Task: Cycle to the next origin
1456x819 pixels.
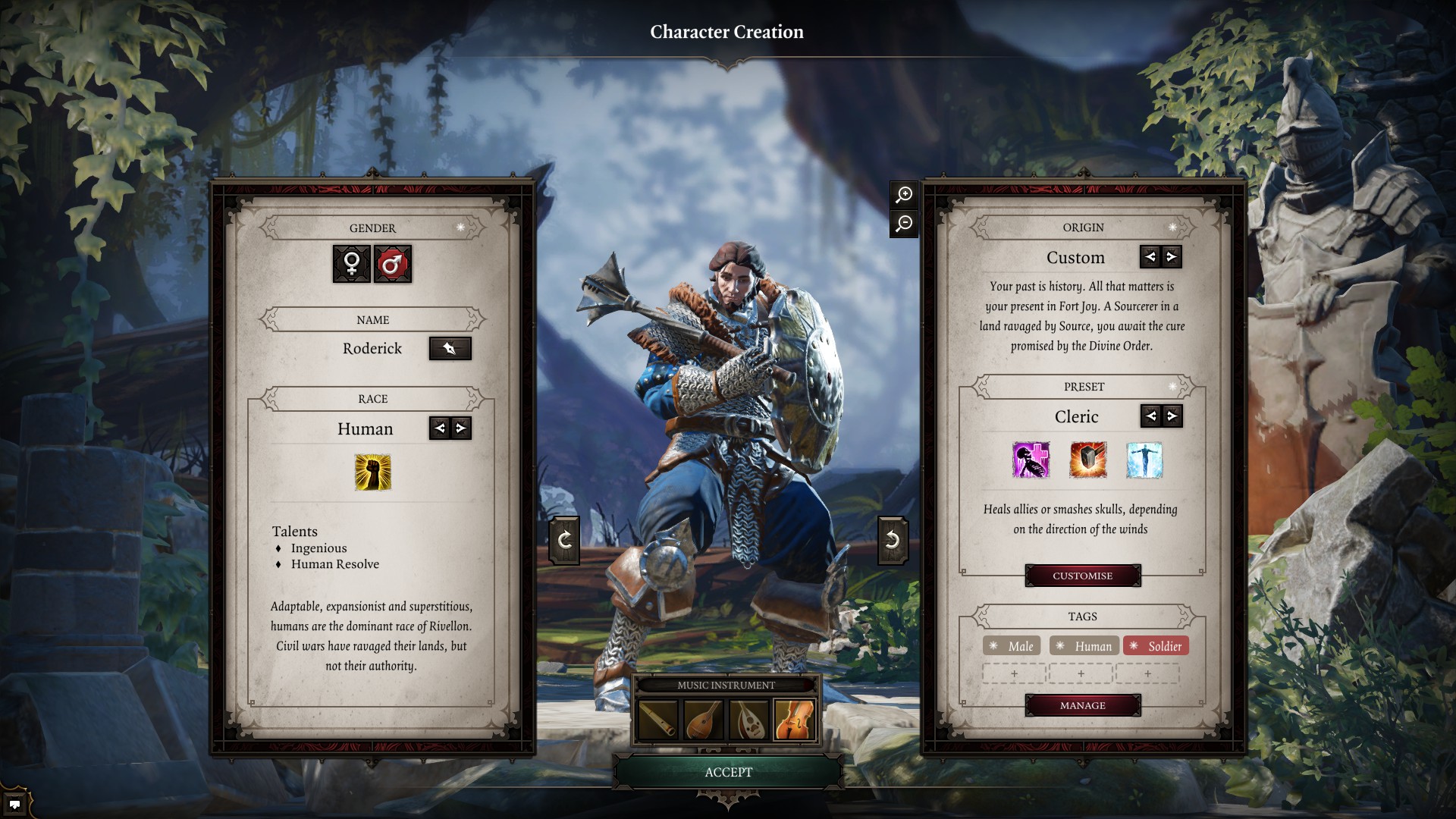Action: [1172, 257]
